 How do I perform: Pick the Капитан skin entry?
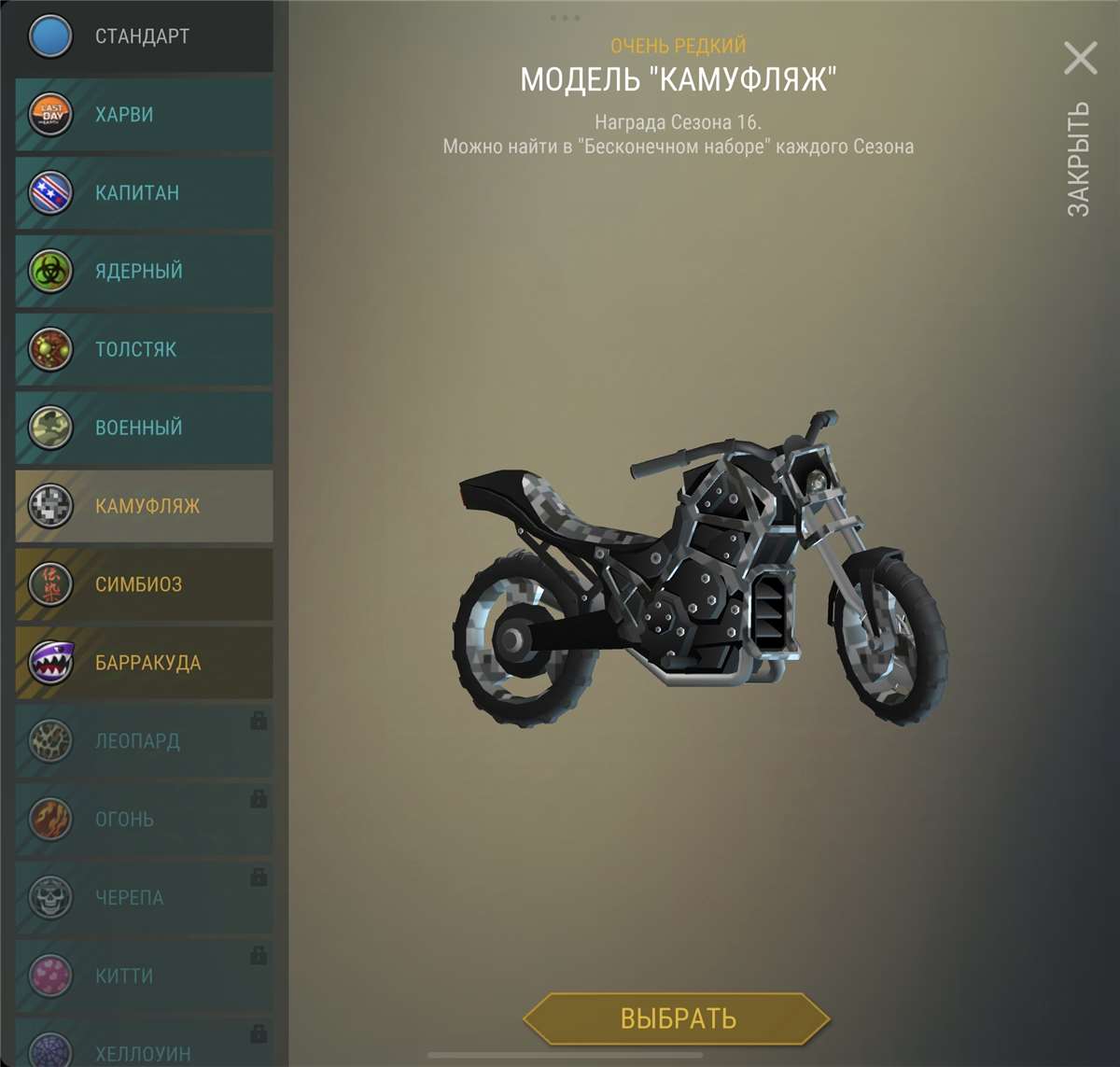tap(145, 193)
